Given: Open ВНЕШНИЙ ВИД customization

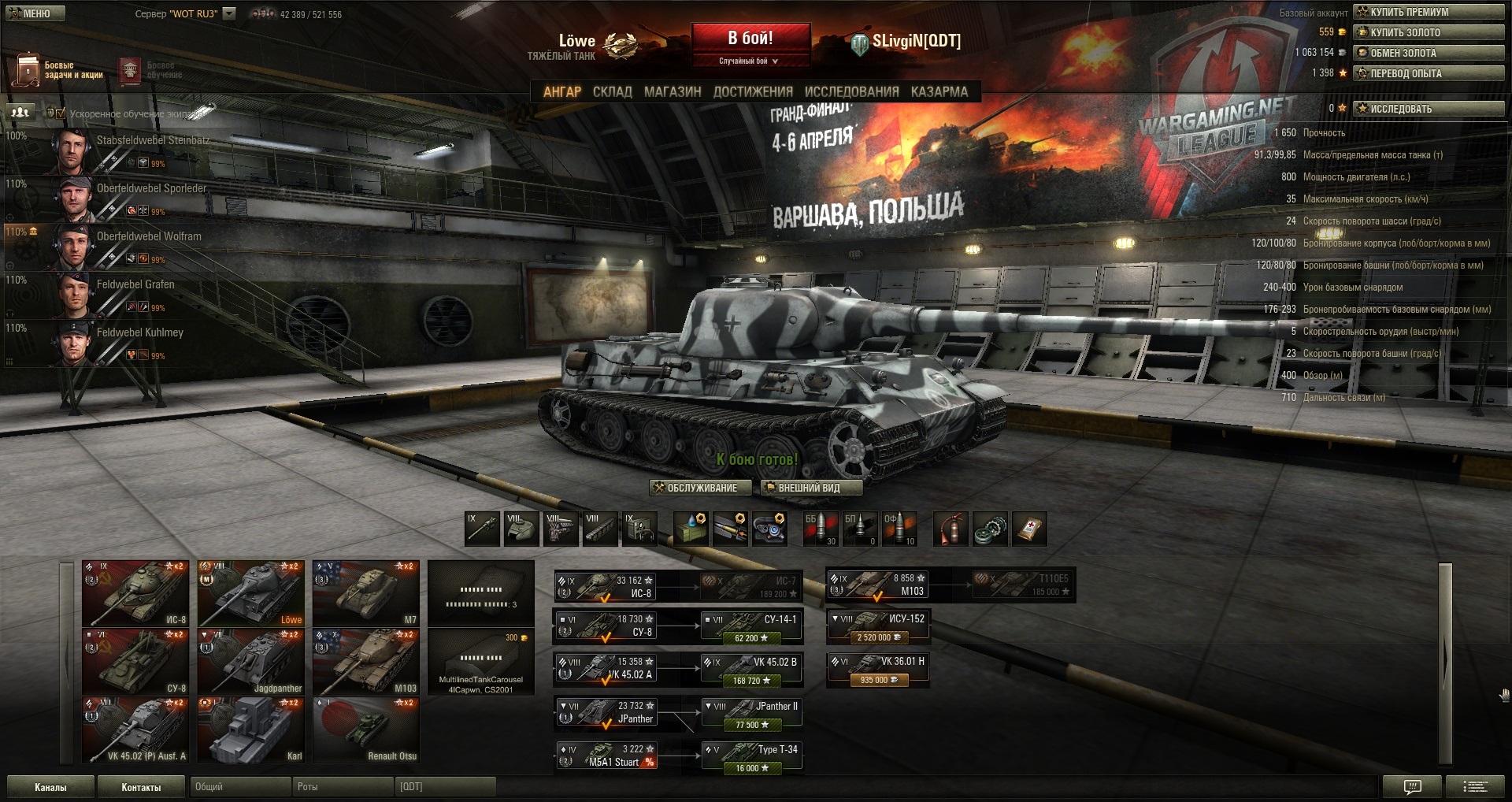Looking at the screenshot, I should click(x=810, y=488).
